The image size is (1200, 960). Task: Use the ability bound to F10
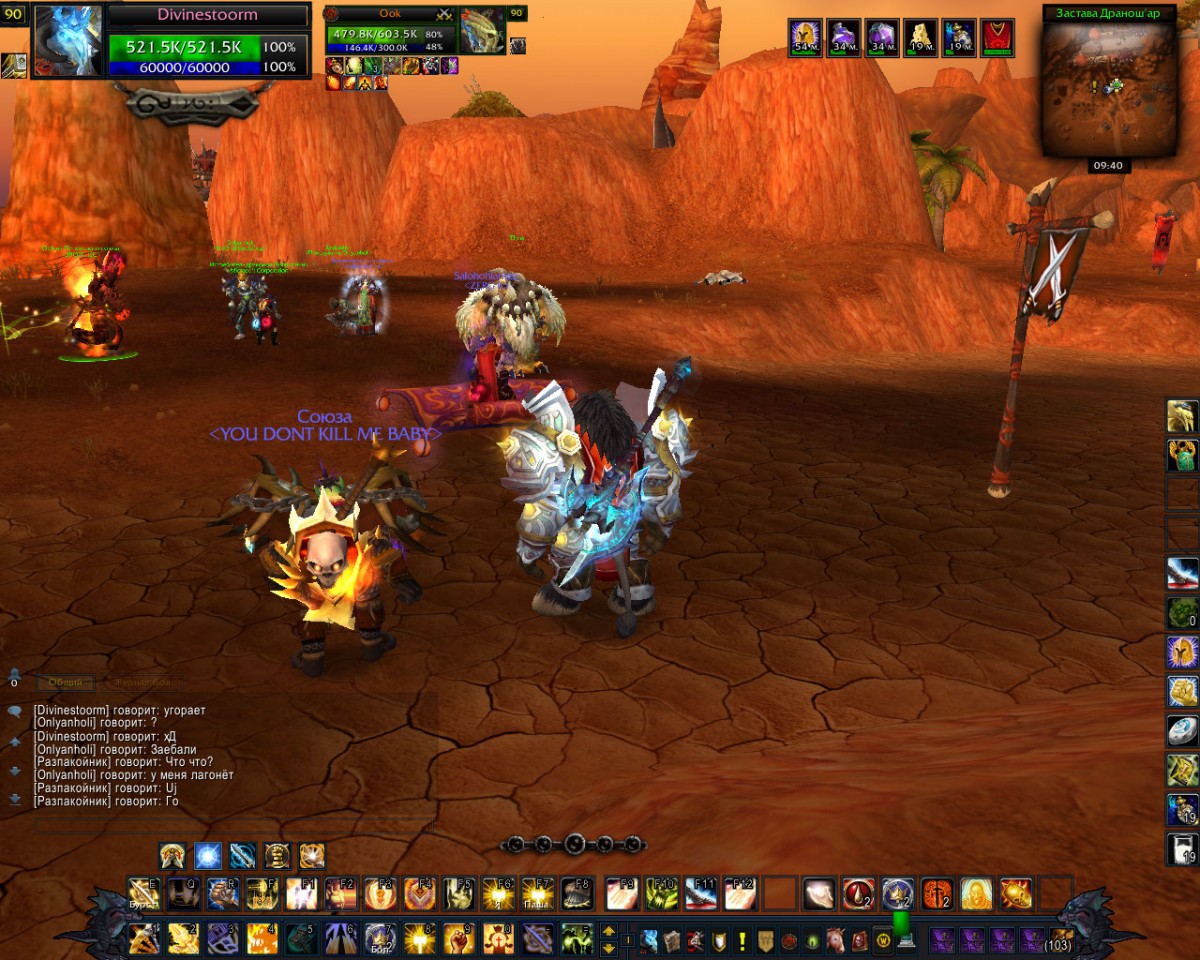click(x=661, y=893)
